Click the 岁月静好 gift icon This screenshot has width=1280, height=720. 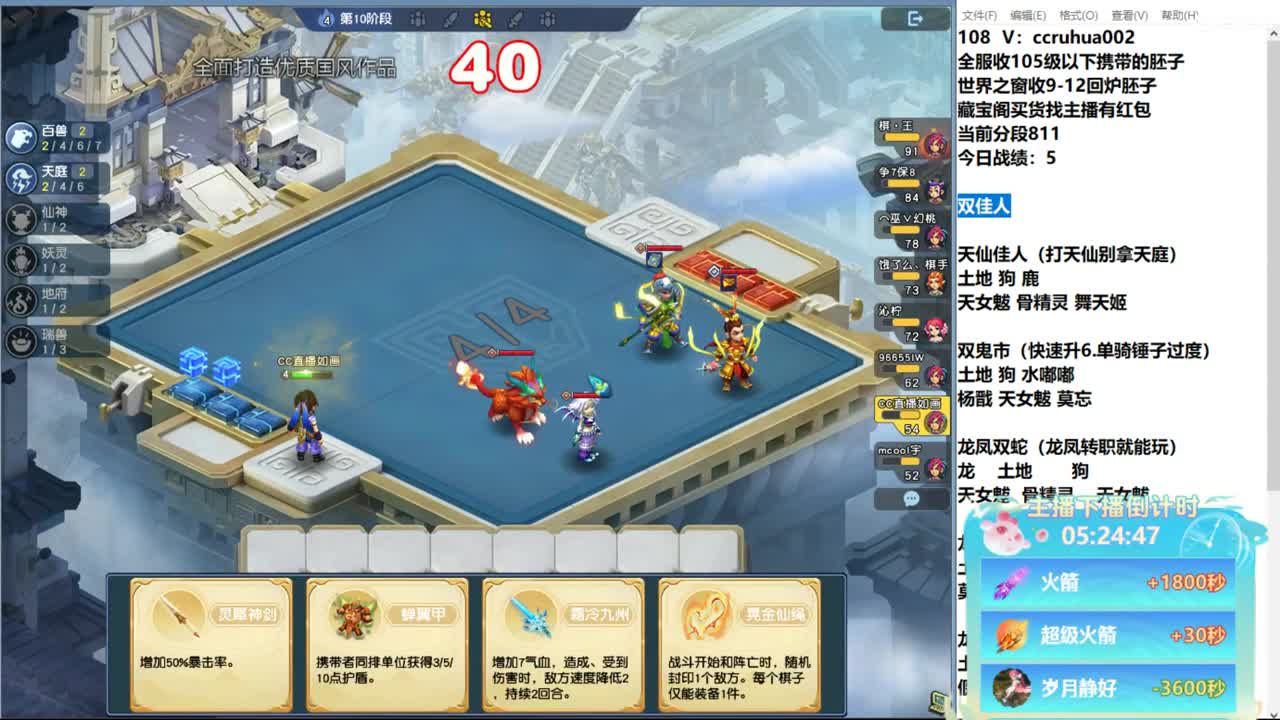(1010, 688)
